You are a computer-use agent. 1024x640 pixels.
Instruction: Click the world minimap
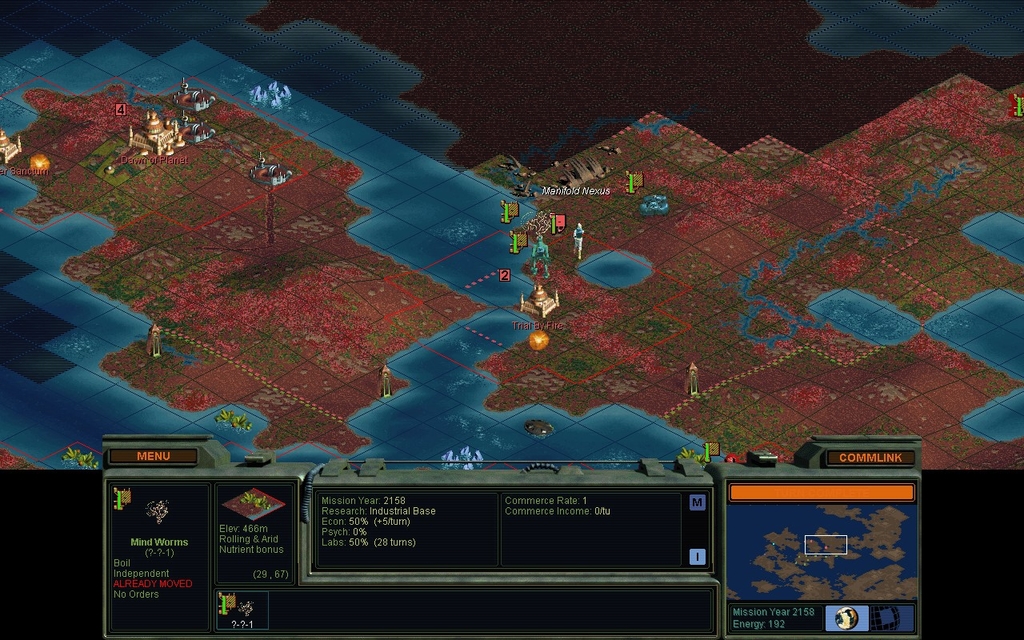pos(821,551)
